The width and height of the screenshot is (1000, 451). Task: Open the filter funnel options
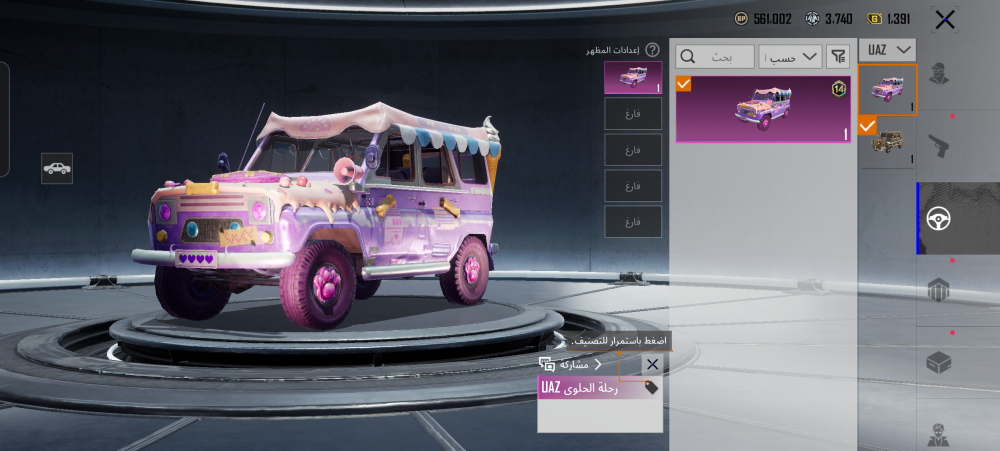(836, 56)
